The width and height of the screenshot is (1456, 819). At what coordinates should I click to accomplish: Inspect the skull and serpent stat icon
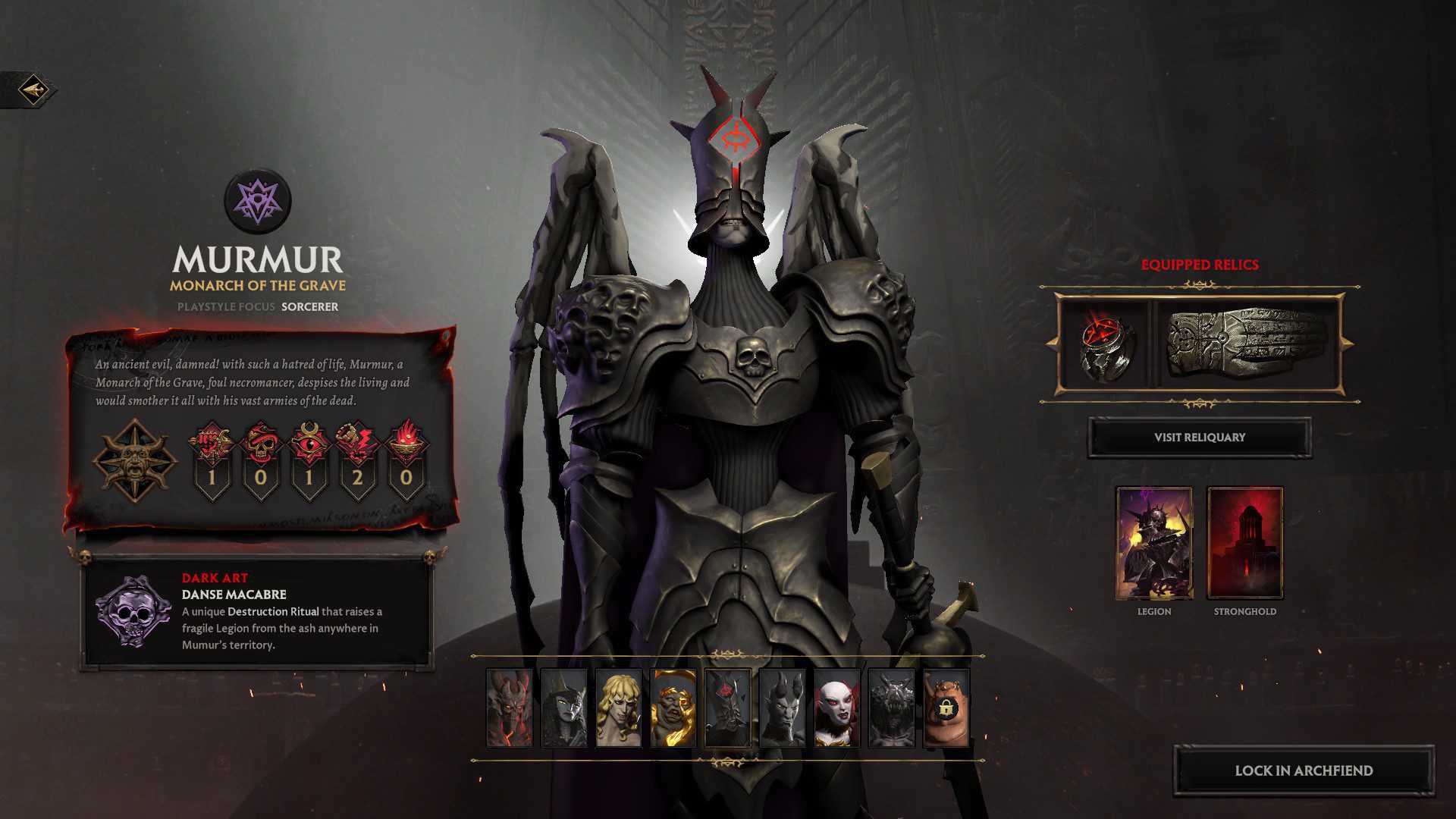[x=260, y=444]
